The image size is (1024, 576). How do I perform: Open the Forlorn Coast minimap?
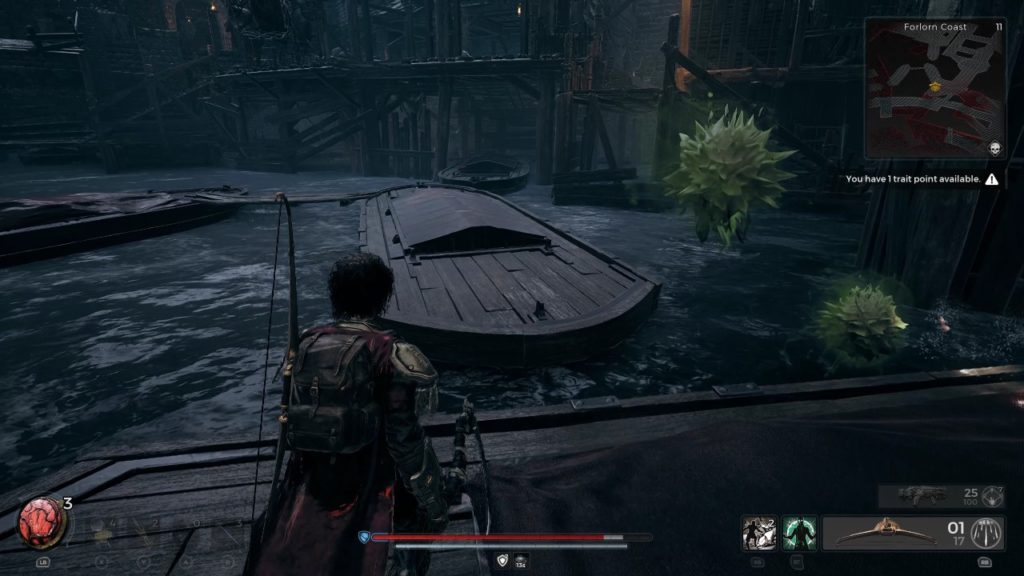point(935,88)
